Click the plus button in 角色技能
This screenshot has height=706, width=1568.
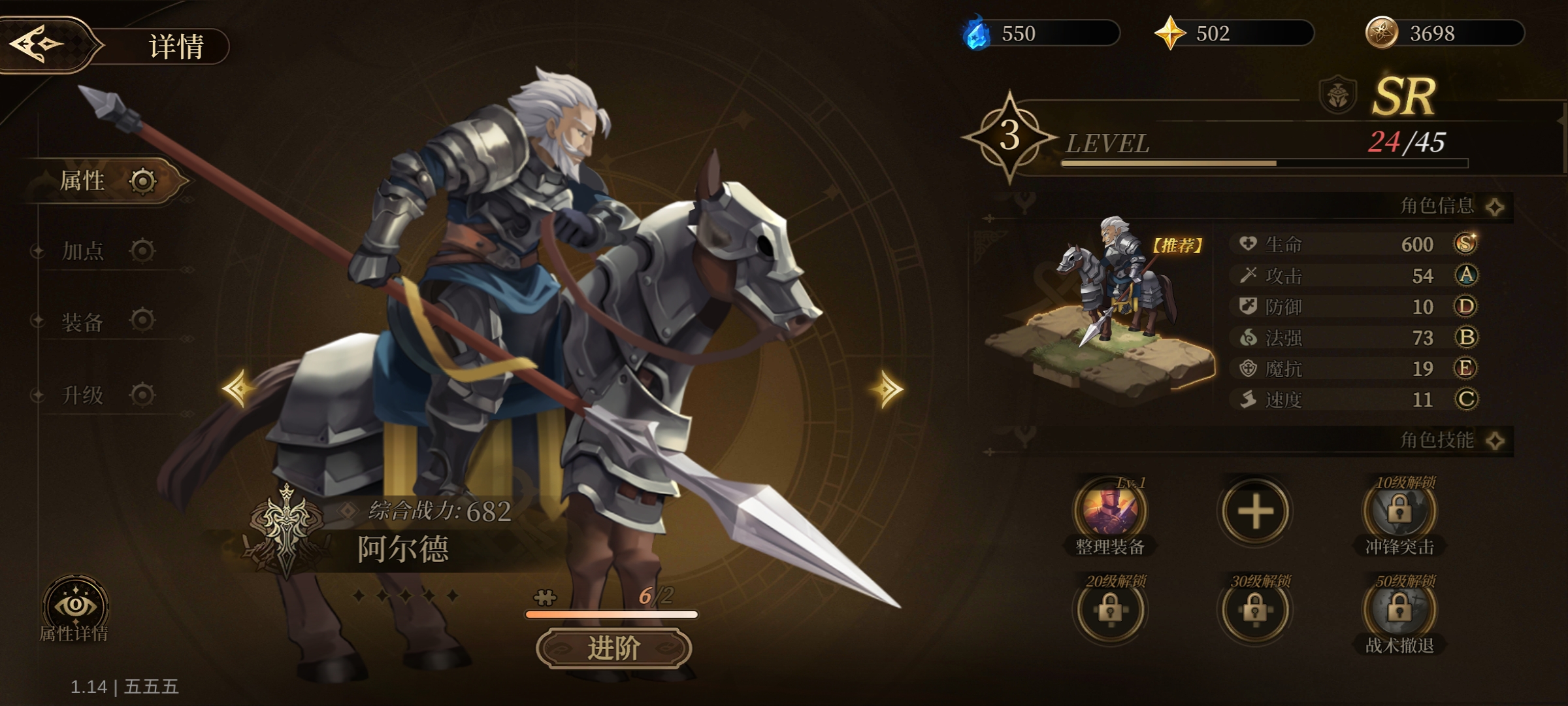1257,512
